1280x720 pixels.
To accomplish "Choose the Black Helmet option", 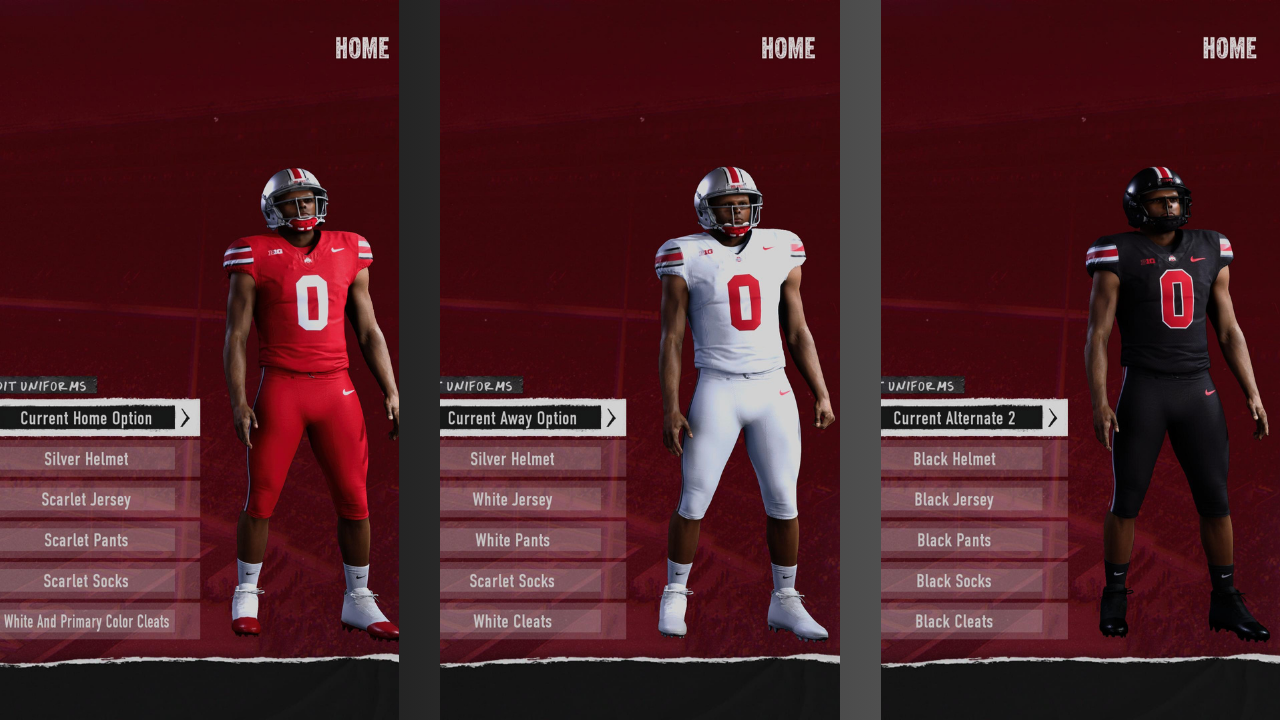I will 955,459.
